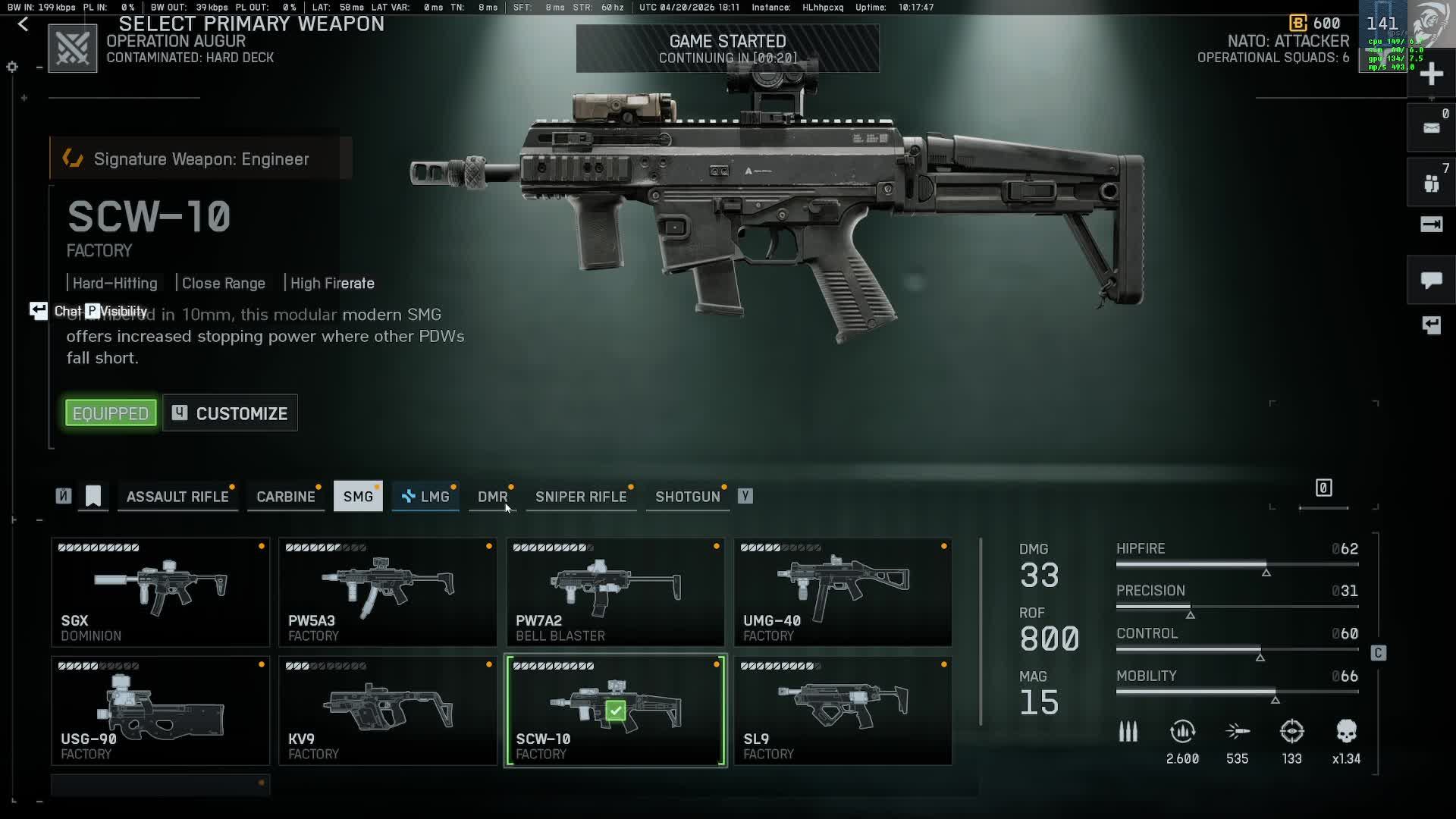The width and height of the screenshot is (1456, 819).
Task: Open the LMG weapon category
Action: pos(425,497)
